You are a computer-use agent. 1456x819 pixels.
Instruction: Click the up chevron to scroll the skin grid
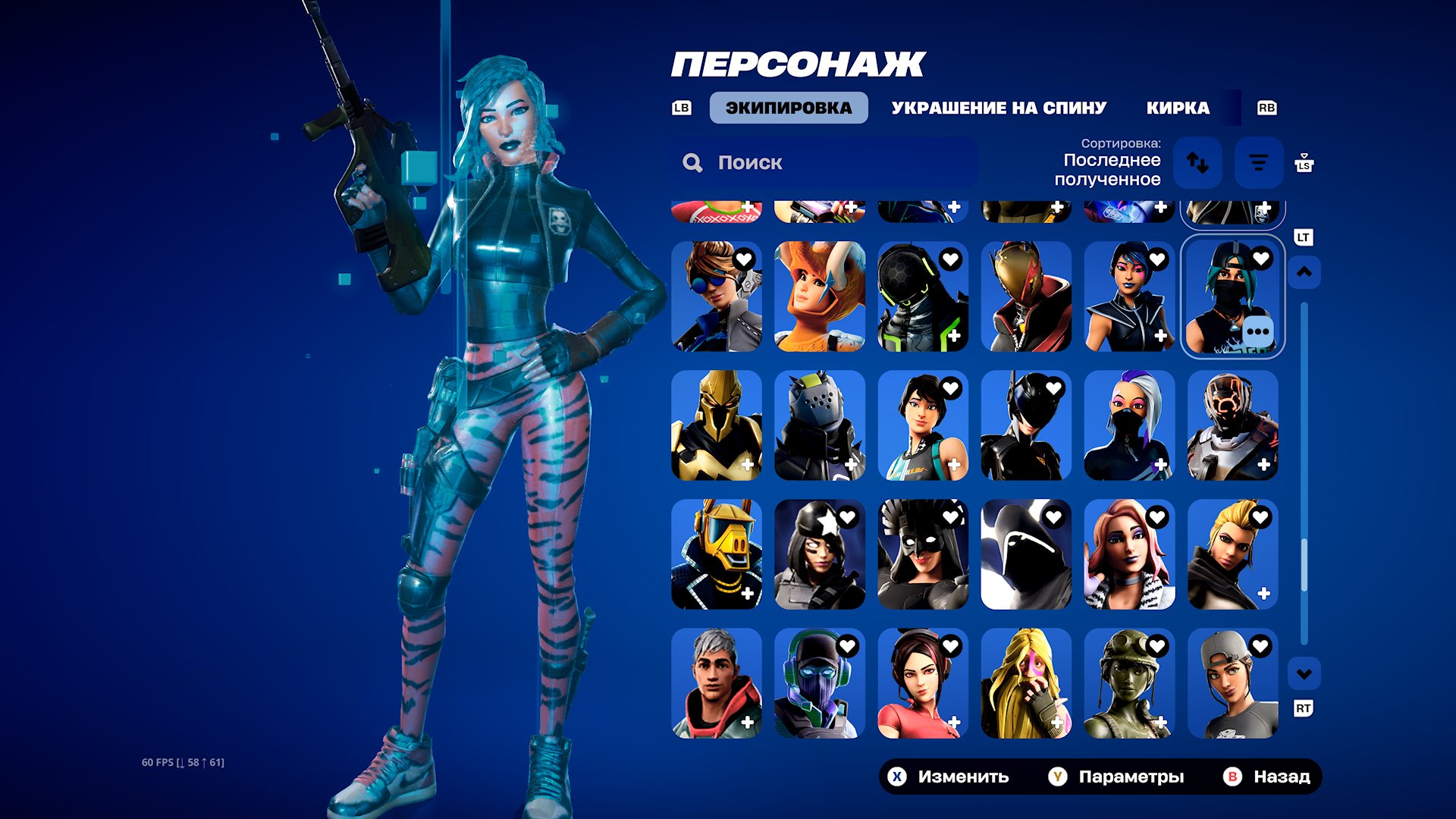tap(1304, 271)
